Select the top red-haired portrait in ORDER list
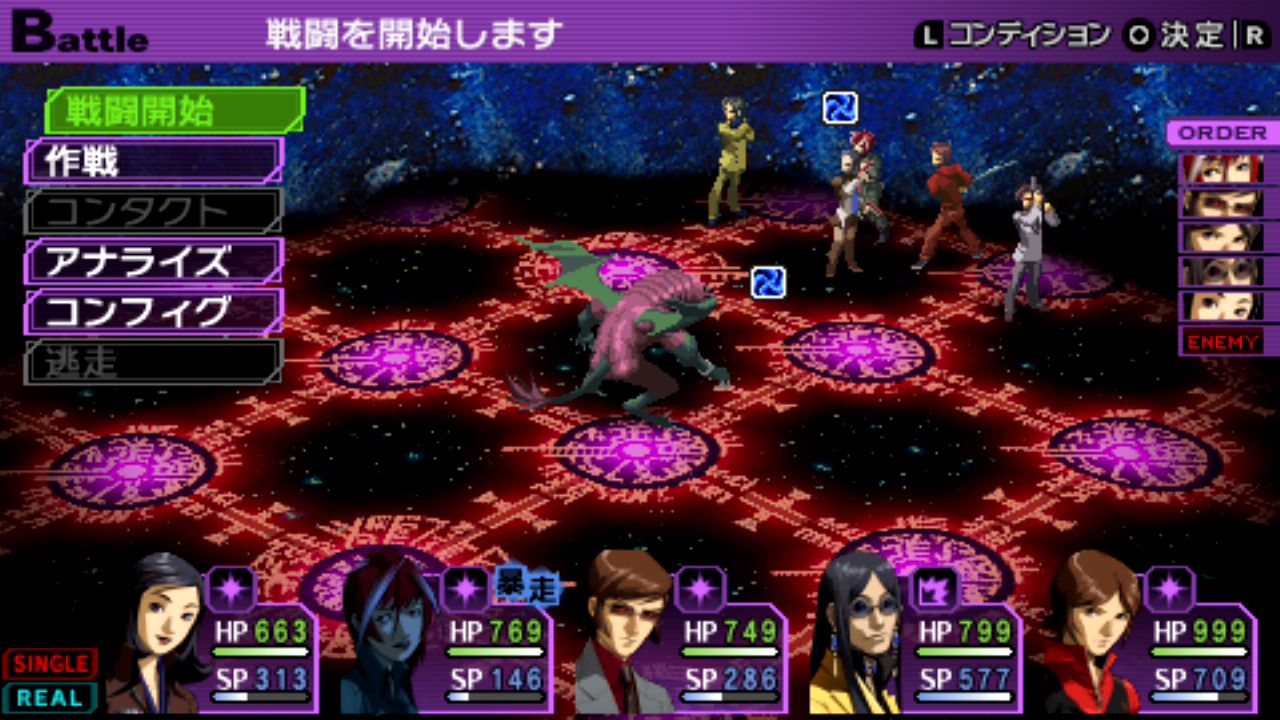1280x720 pixels. pos(1222,168)
